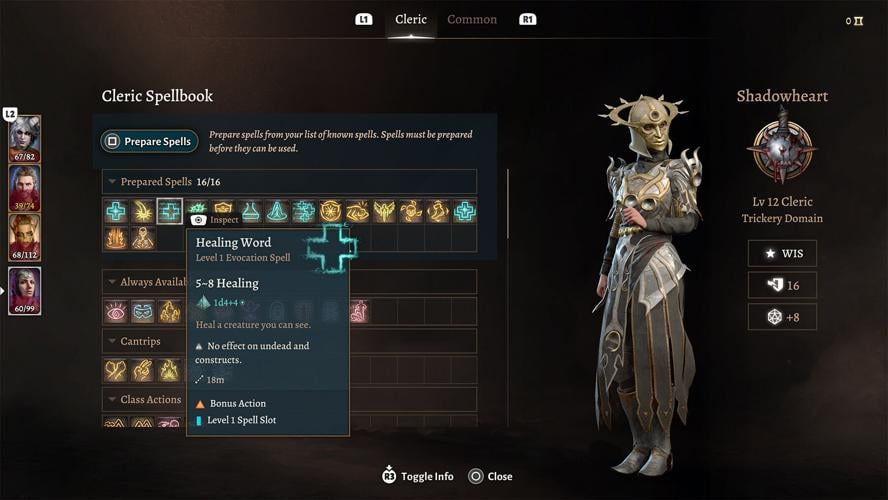The height and width of the screenshot is (500, 888).
Task: Select the highlighted Healing Word spell slot
Action: pos(170,211)
